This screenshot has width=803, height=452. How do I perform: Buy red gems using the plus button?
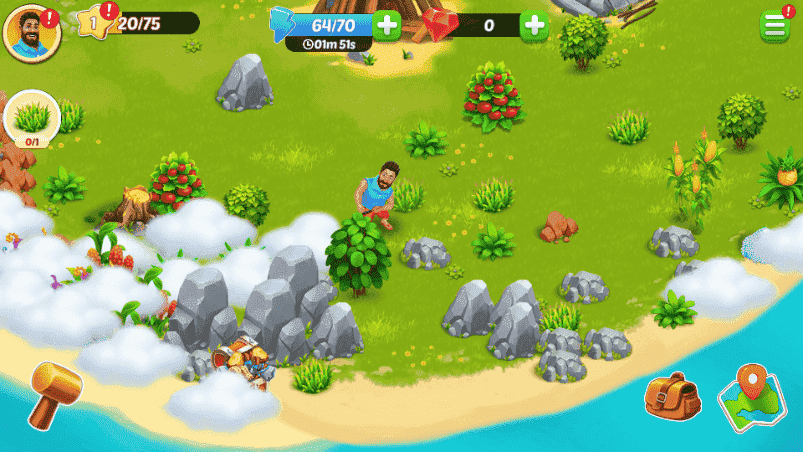[x=535, y=25]
